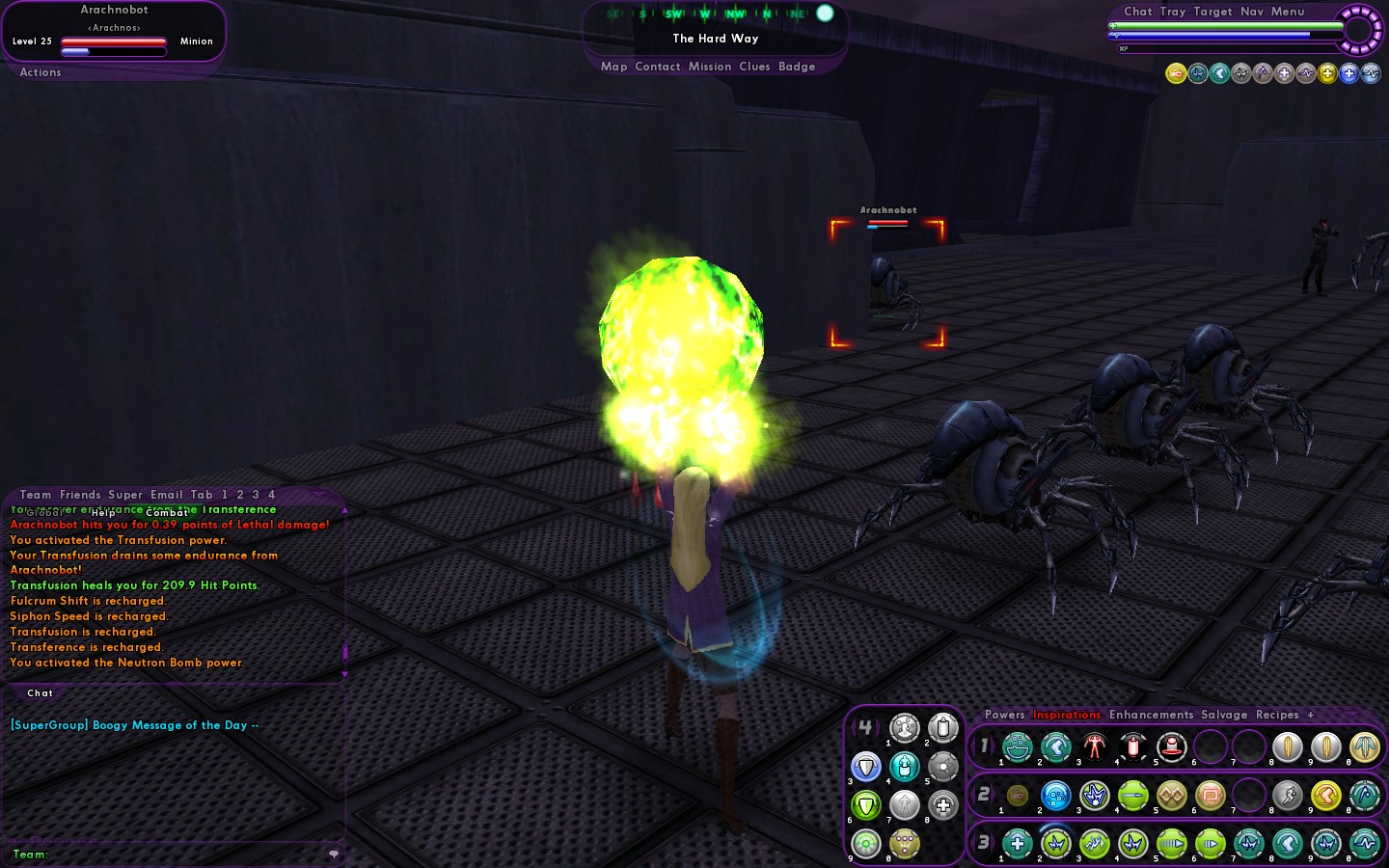Toggle the Tray window from the top bar
1389x868 pixels.
click(1173, 12)
